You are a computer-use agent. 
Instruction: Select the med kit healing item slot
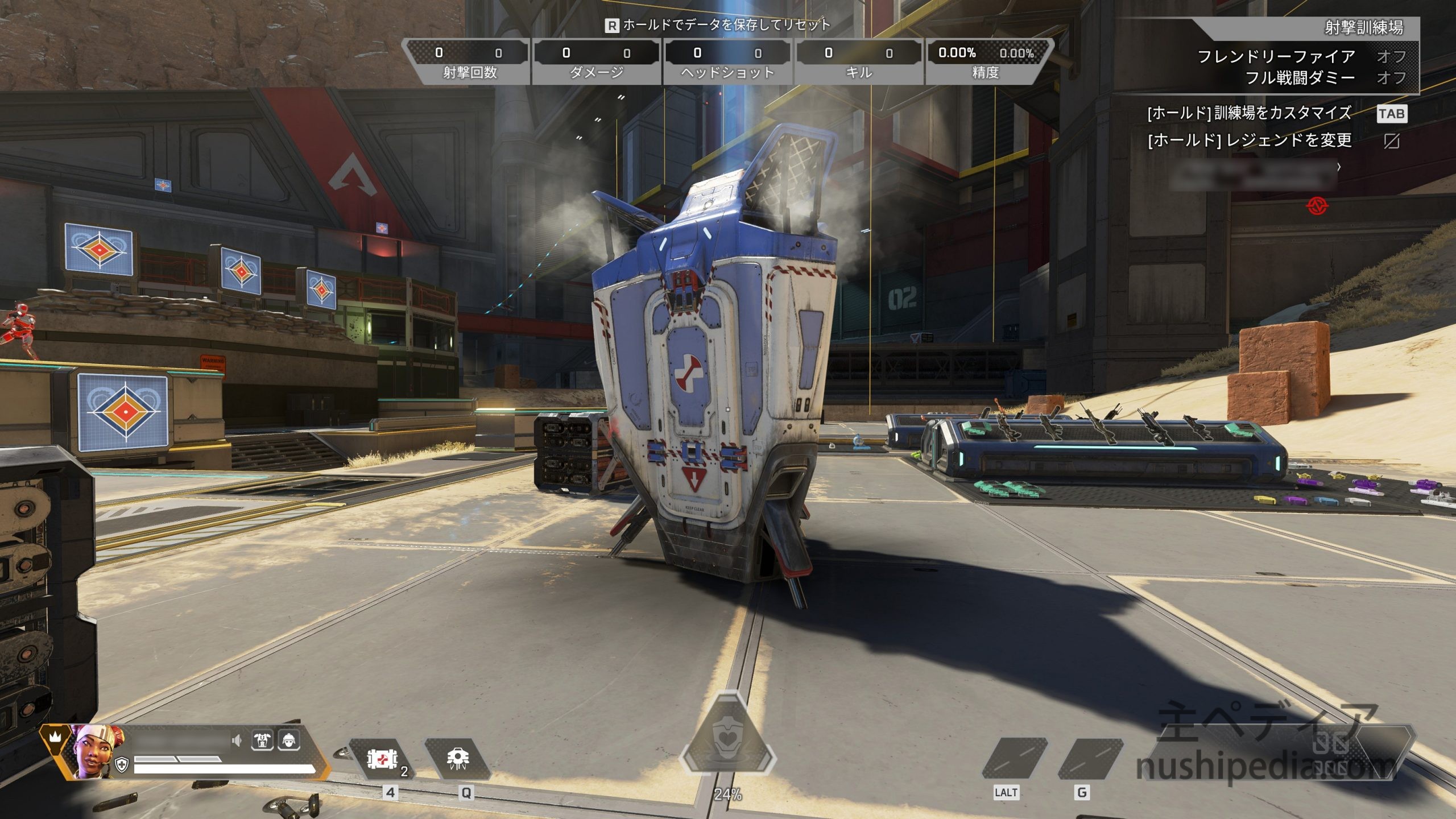[382, 759]
